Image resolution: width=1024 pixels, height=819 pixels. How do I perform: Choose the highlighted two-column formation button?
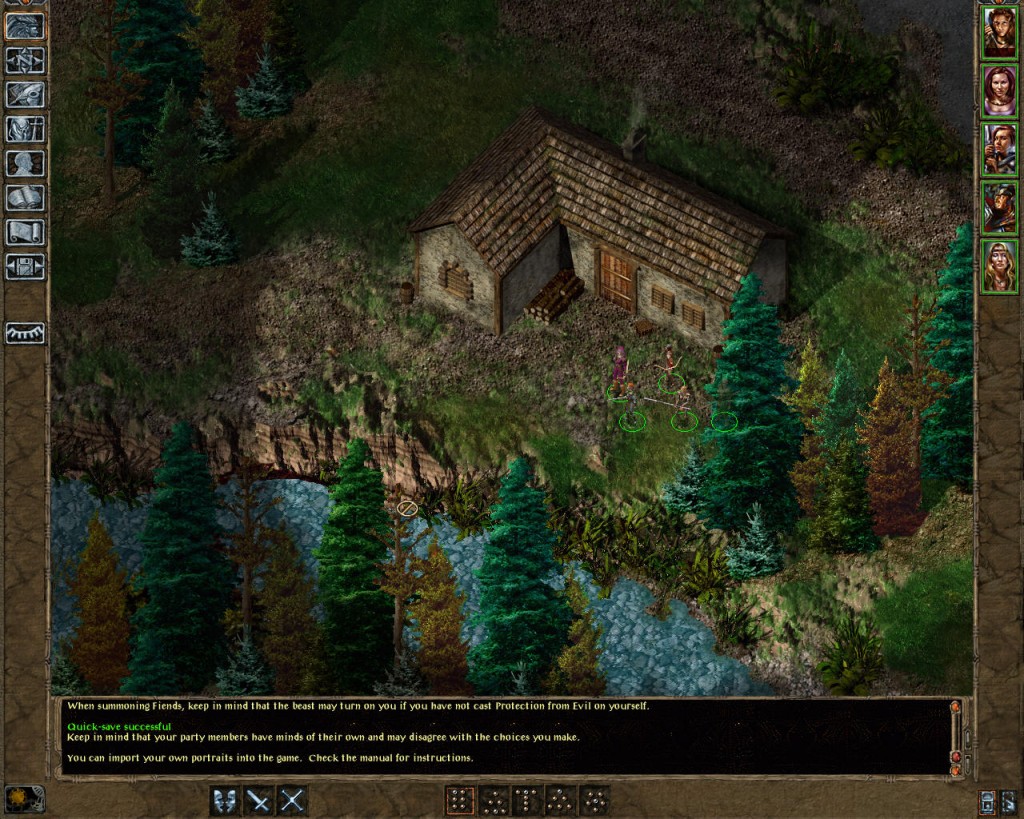pos(460,800)
